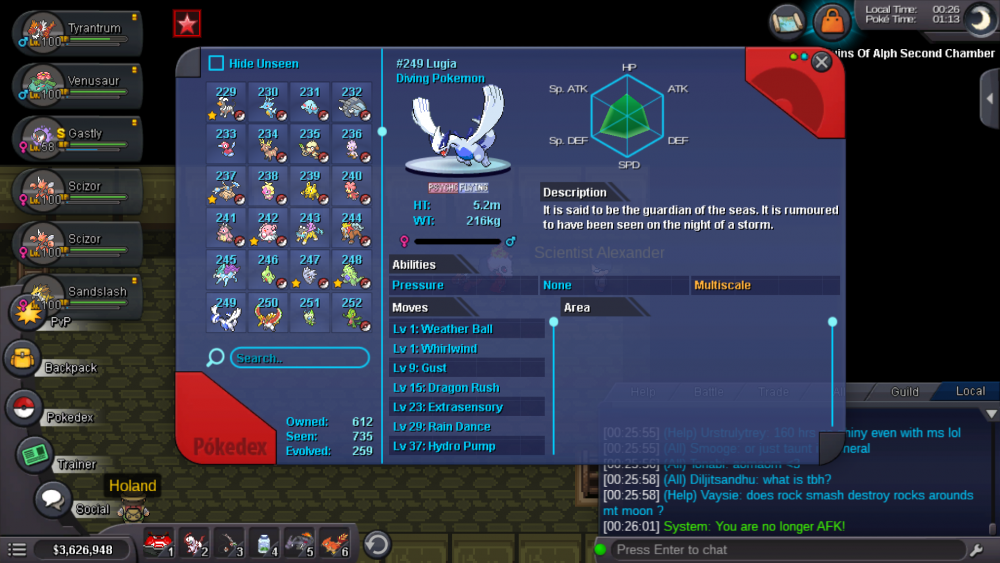Open the shopping bag icon
This screenshot has width=1000, height=563.
click(x=830, y=20)
